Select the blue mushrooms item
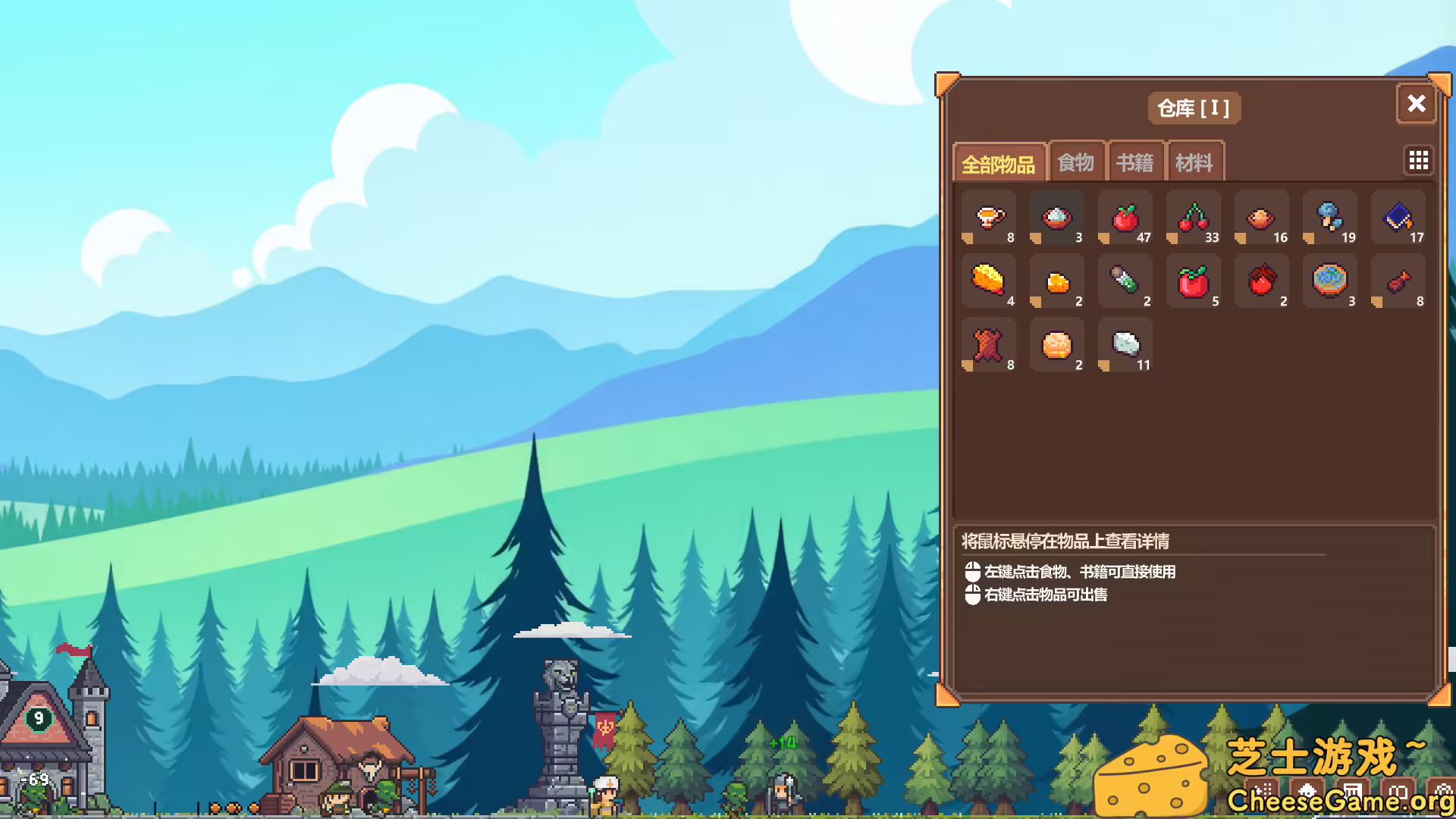Image resolution: width=1456 pixels, height=819 pixels. [x=1329, y=218]
